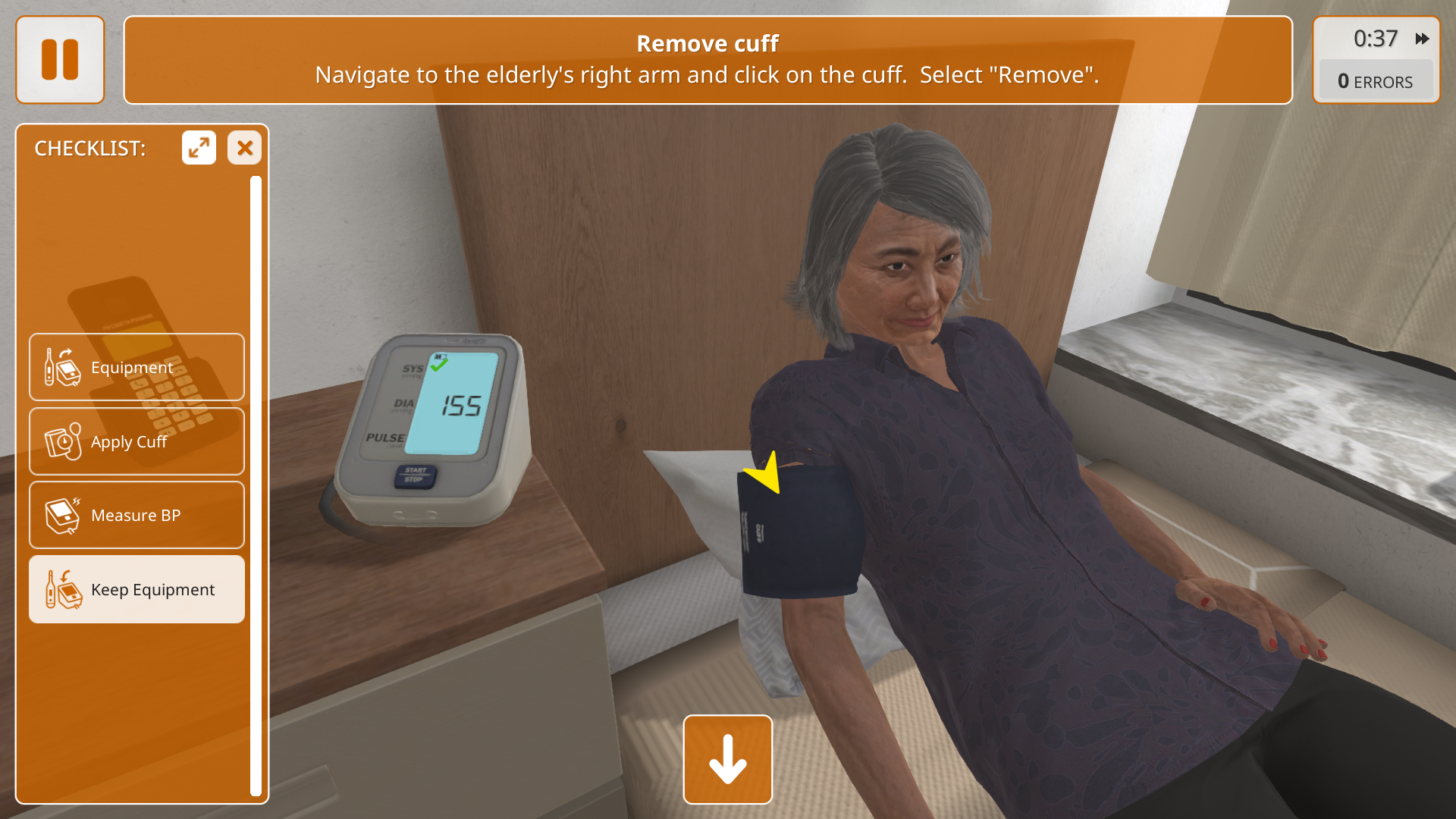
Task: Expand the checklist panel
Action: click(199, 148)
